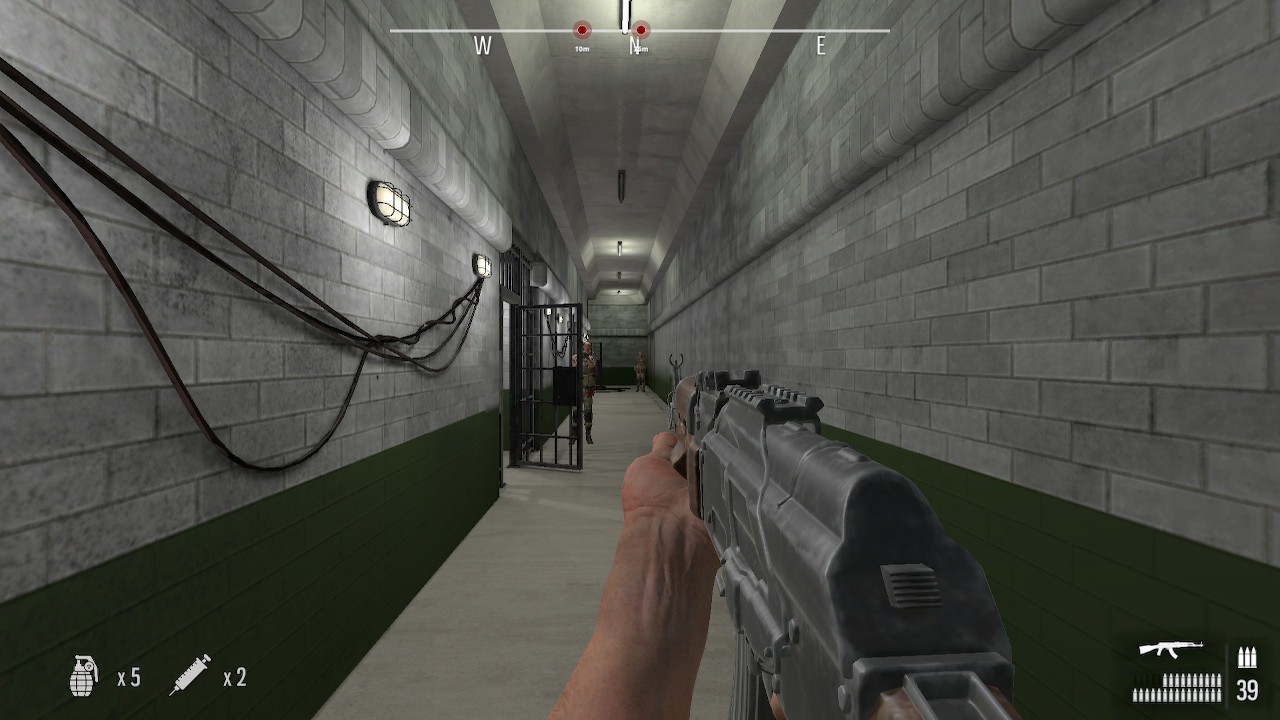Click the left red enemy marker on compass
Screen dimensions: 1280x720
[x=582, y=29]
